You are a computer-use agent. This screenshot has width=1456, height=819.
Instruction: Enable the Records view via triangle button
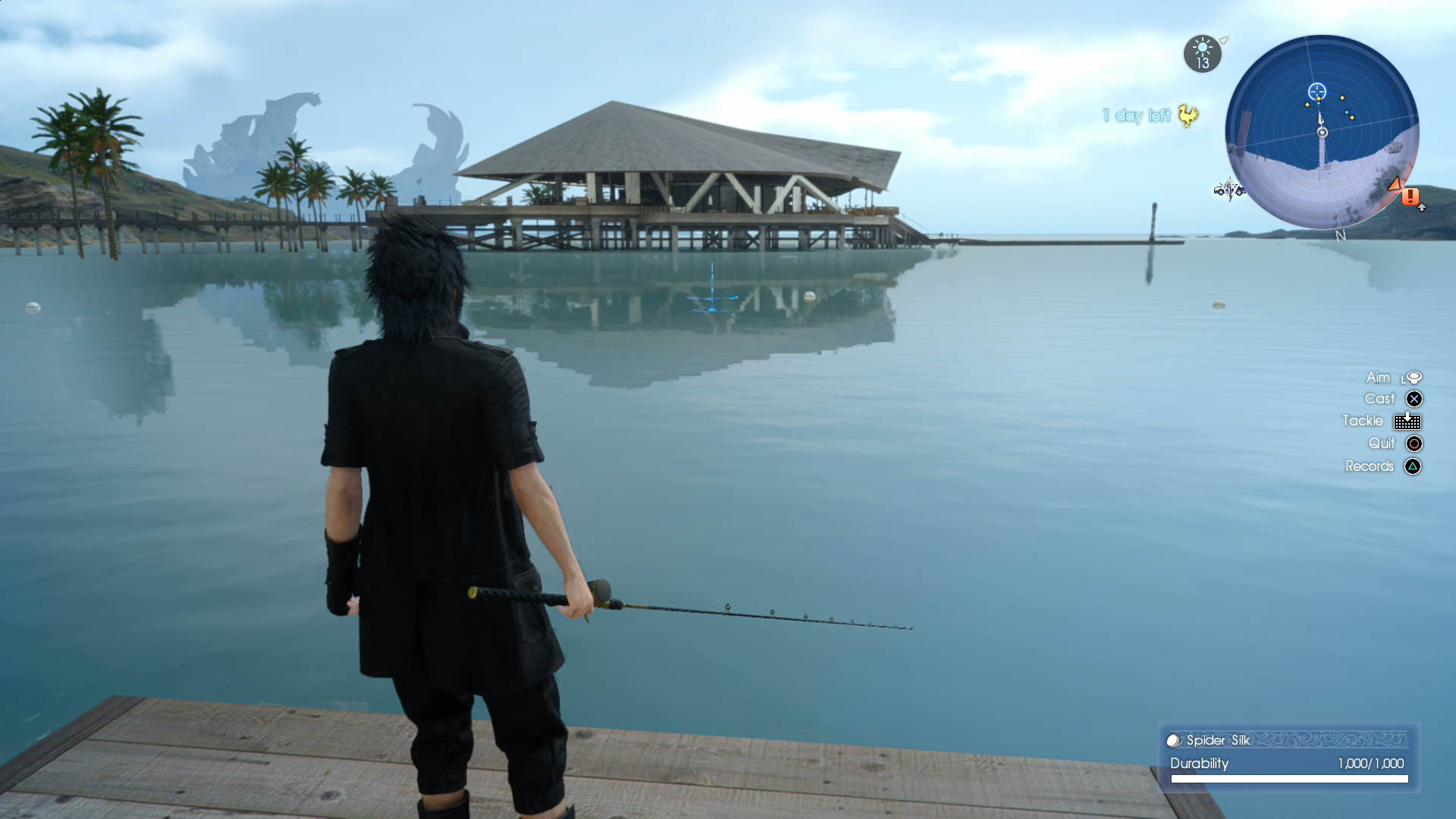[1412, 466]
